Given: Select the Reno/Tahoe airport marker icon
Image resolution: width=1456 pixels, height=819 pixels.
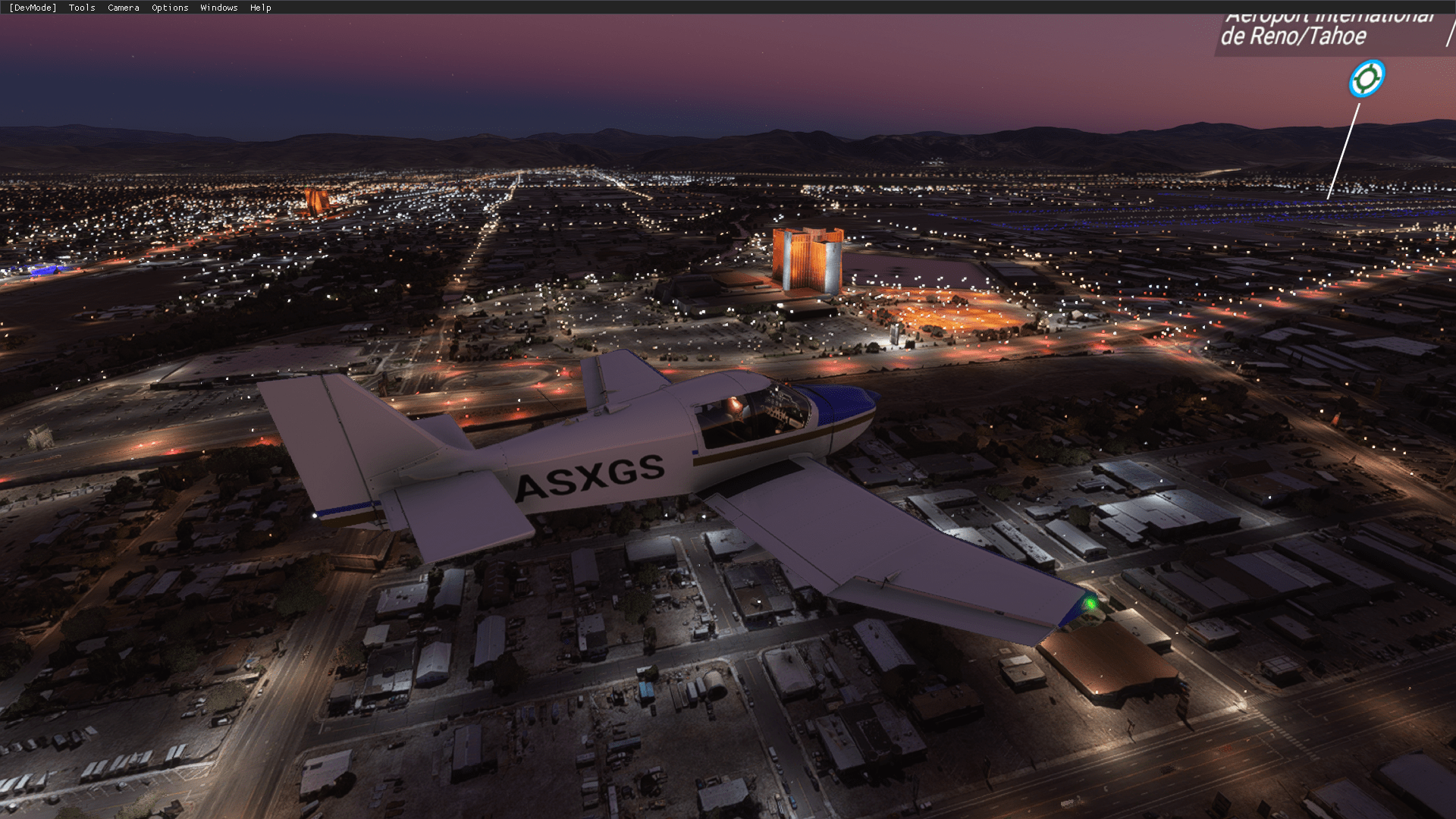Looking at the screenshot, I should tap(1367, 79).
